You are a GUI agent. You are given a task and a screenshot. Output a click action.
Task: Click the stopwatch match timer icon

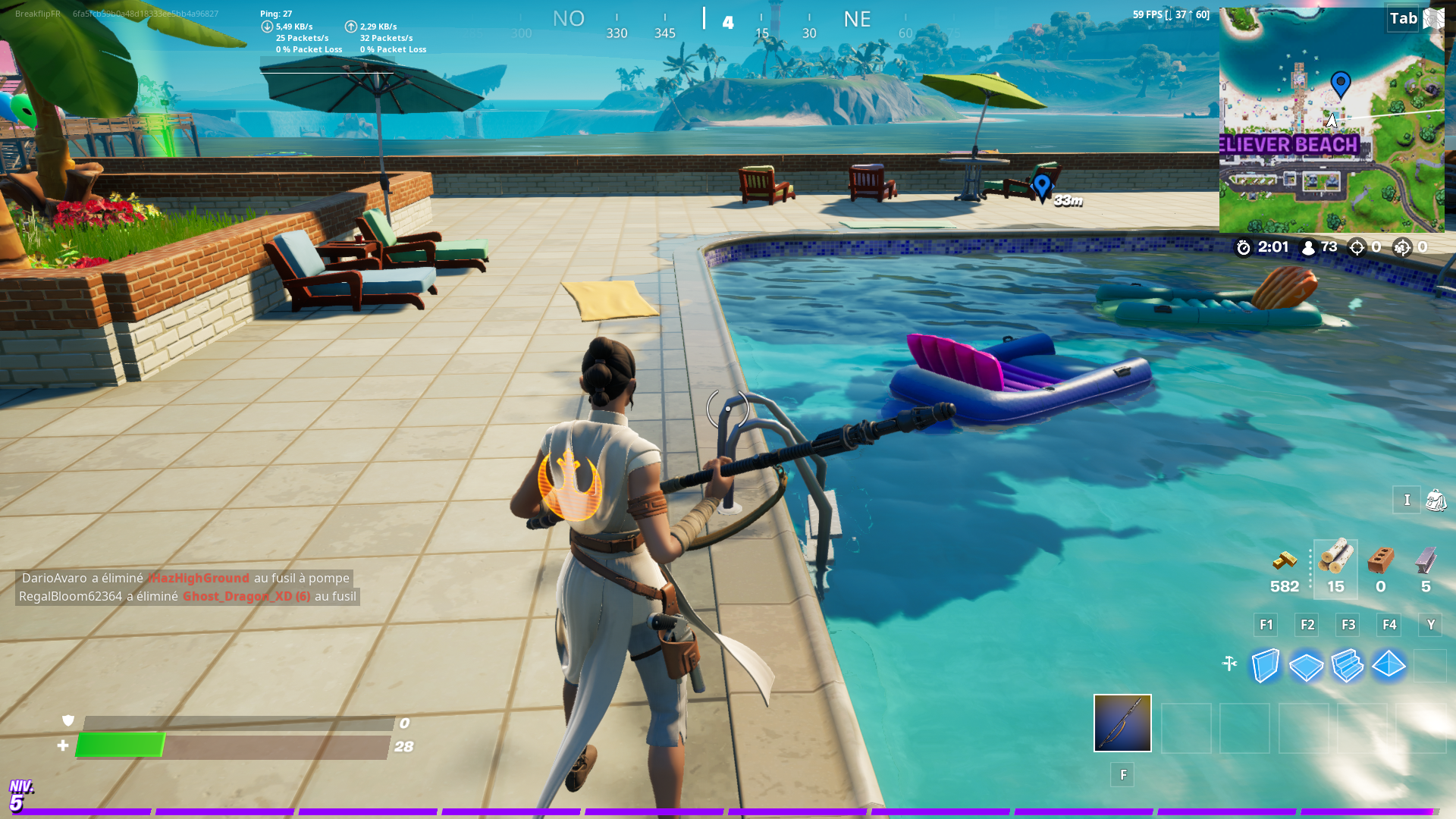(1243, 247)
